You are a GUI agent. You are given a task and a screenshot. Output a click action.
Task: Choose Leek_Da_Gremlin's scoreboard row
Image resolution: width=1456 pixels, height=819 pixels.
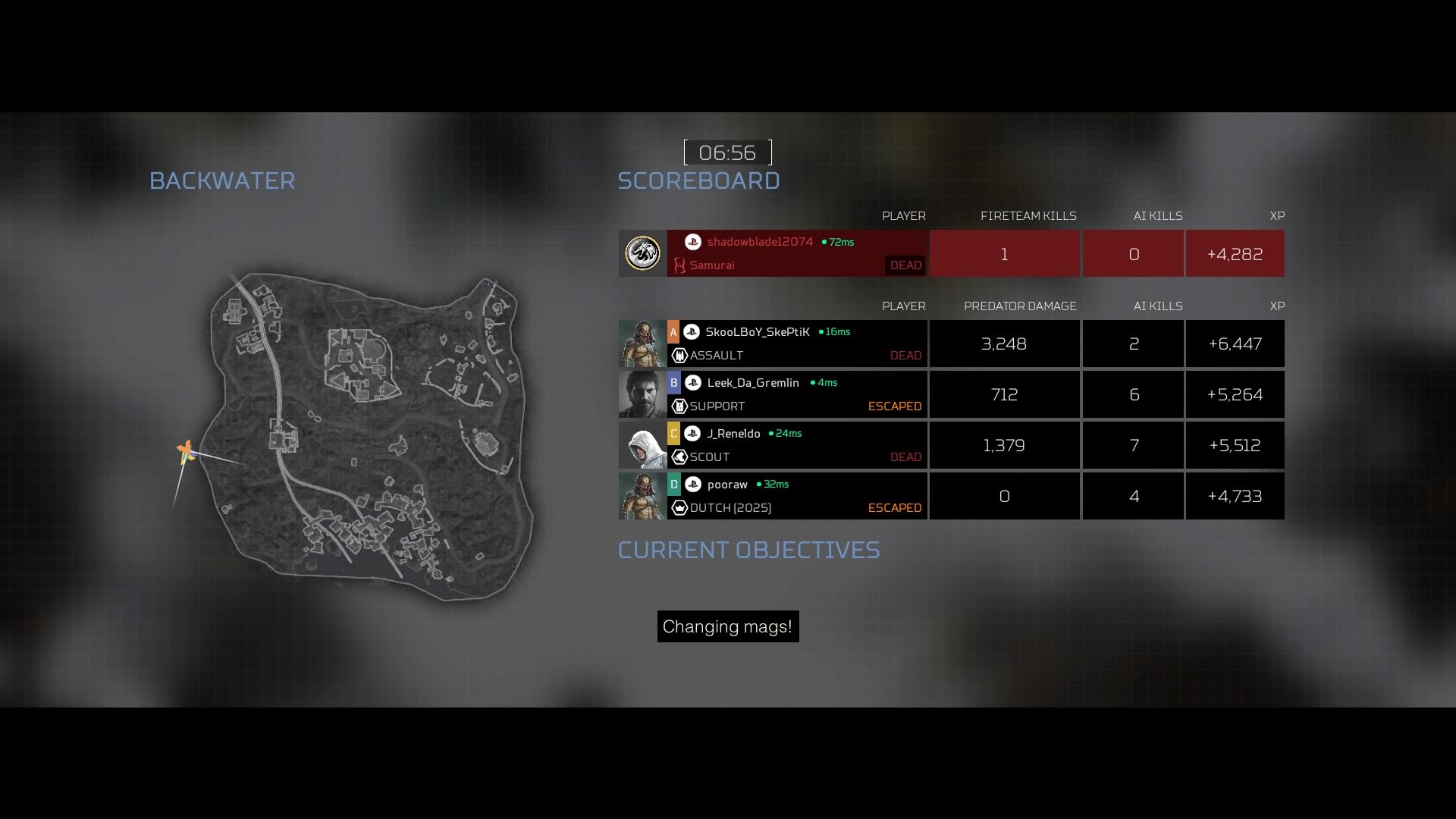796,394
